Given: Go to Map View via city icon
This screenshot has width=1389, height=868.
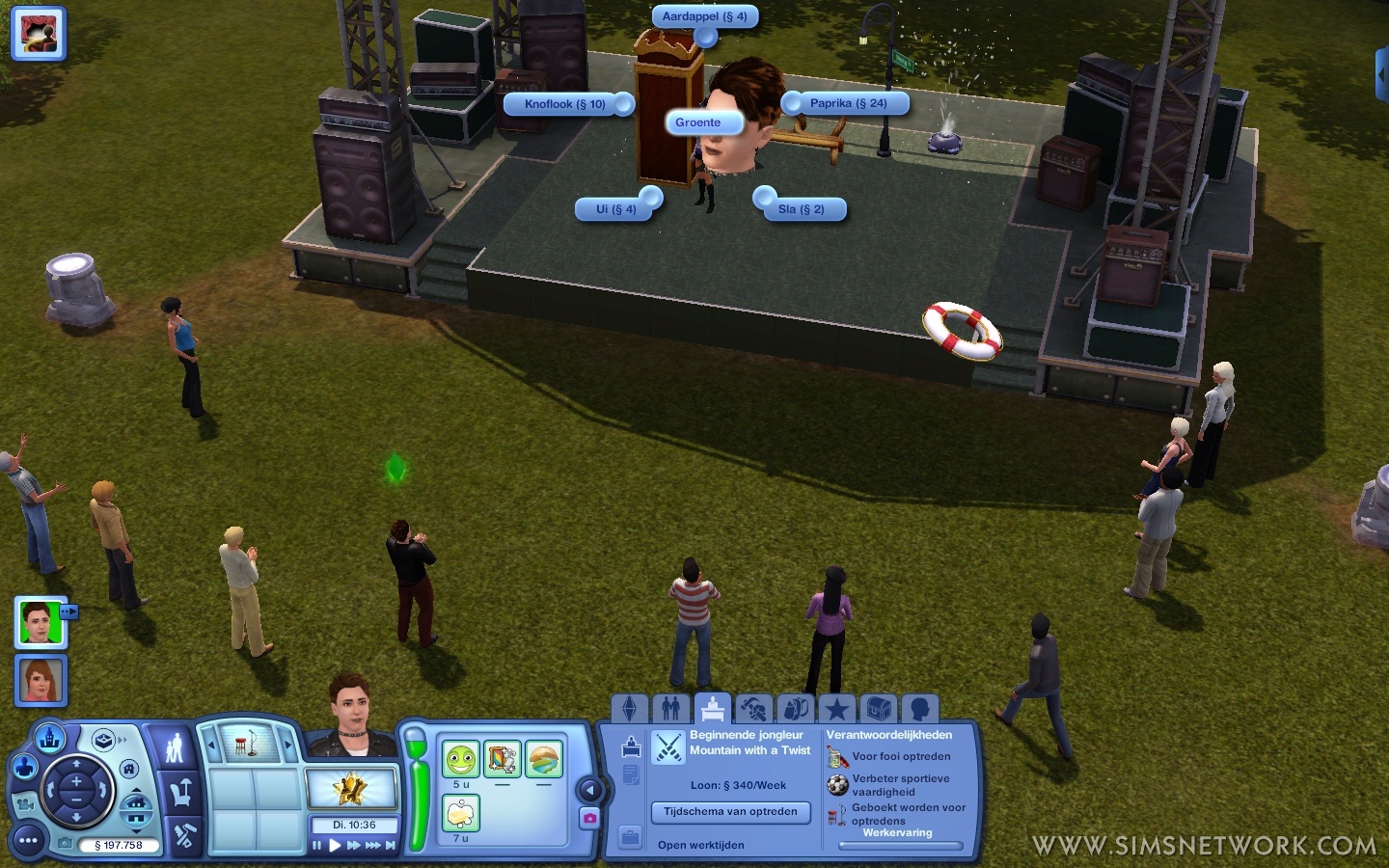Looking at the screenshot, I should pyautogui.click(x=49, y=739).
